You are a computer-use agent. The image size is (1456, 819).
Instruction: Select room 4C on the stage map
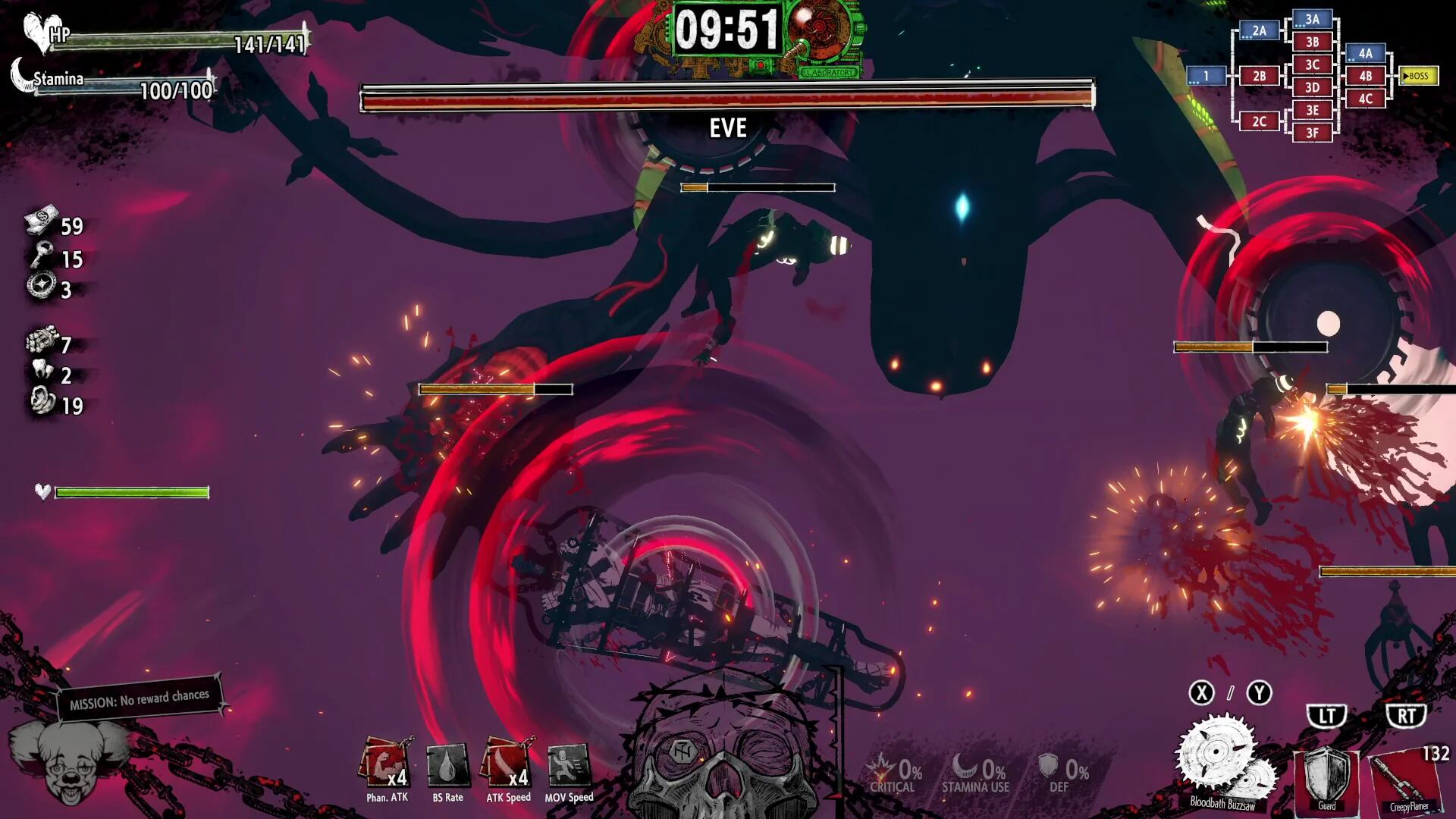point(1365,99)
